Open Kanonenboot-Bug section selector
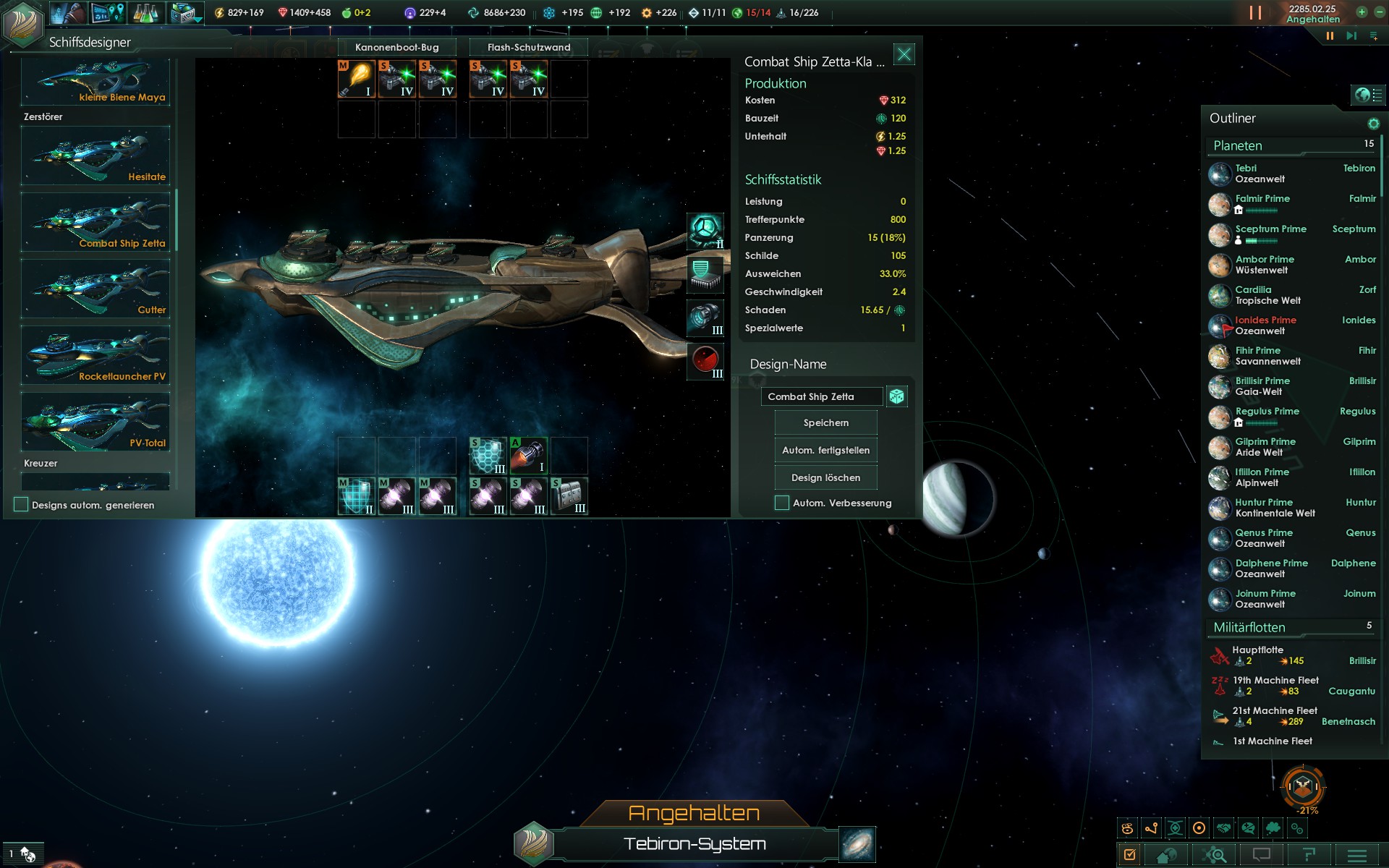 [396, 47]
